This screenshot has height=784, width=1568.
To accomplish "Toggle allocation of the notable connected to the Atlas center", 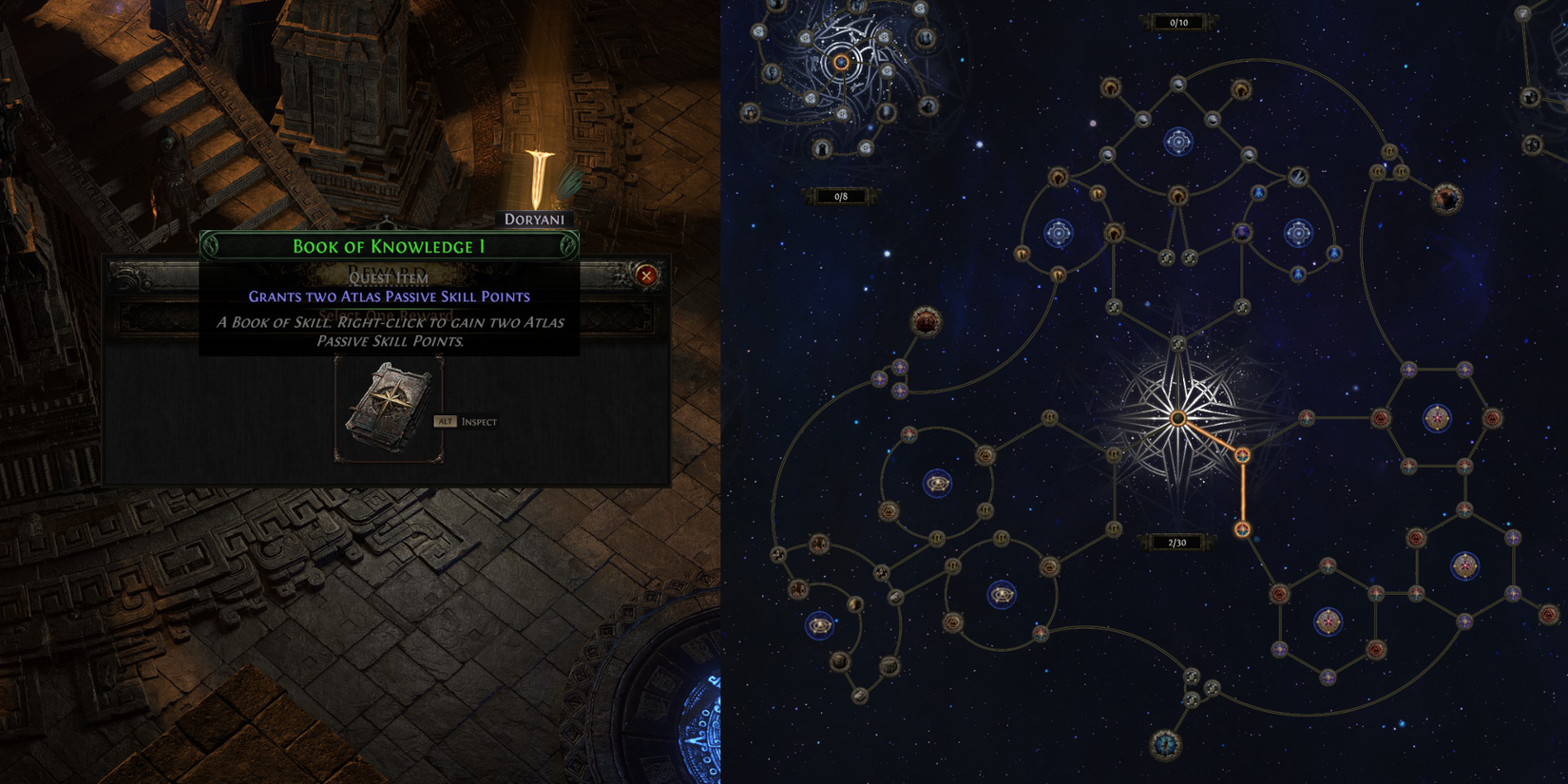I will point(1243,454).
